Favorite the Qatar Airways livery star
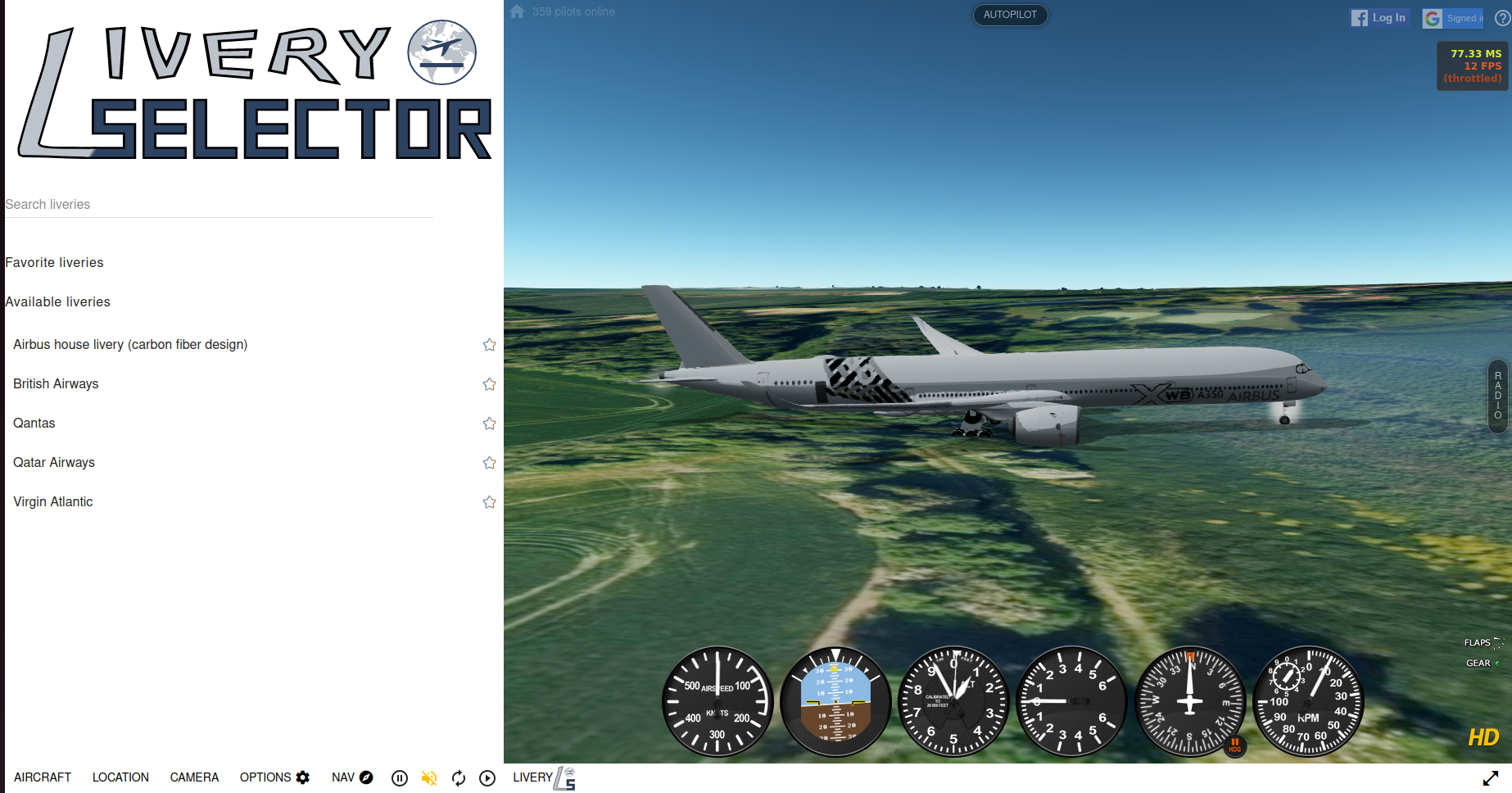Viewport: 1512px width, 793px height. pyautogui.click(x=489, y=462)
